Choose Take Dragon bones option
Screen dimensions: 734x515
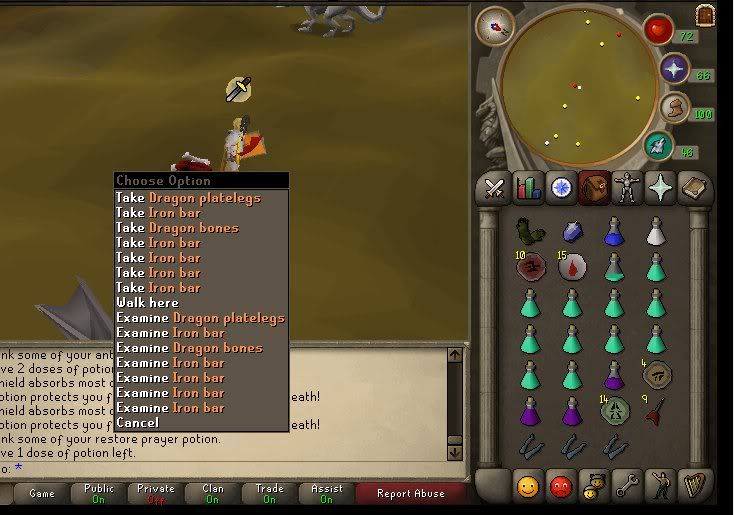(x=177, y=227)
